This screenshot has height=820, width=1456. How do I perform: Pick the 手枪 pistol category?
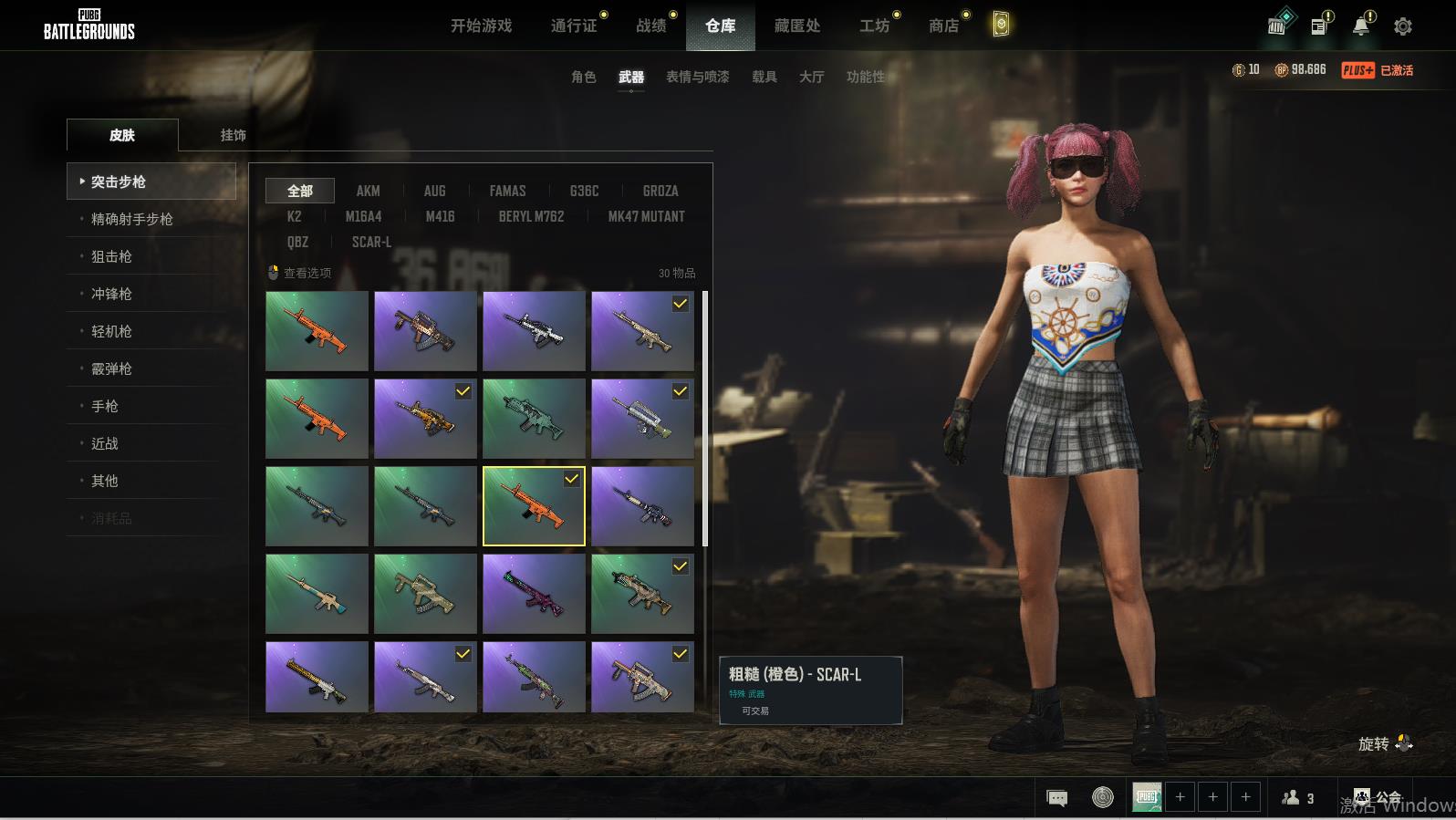click(x=105, y=406)
